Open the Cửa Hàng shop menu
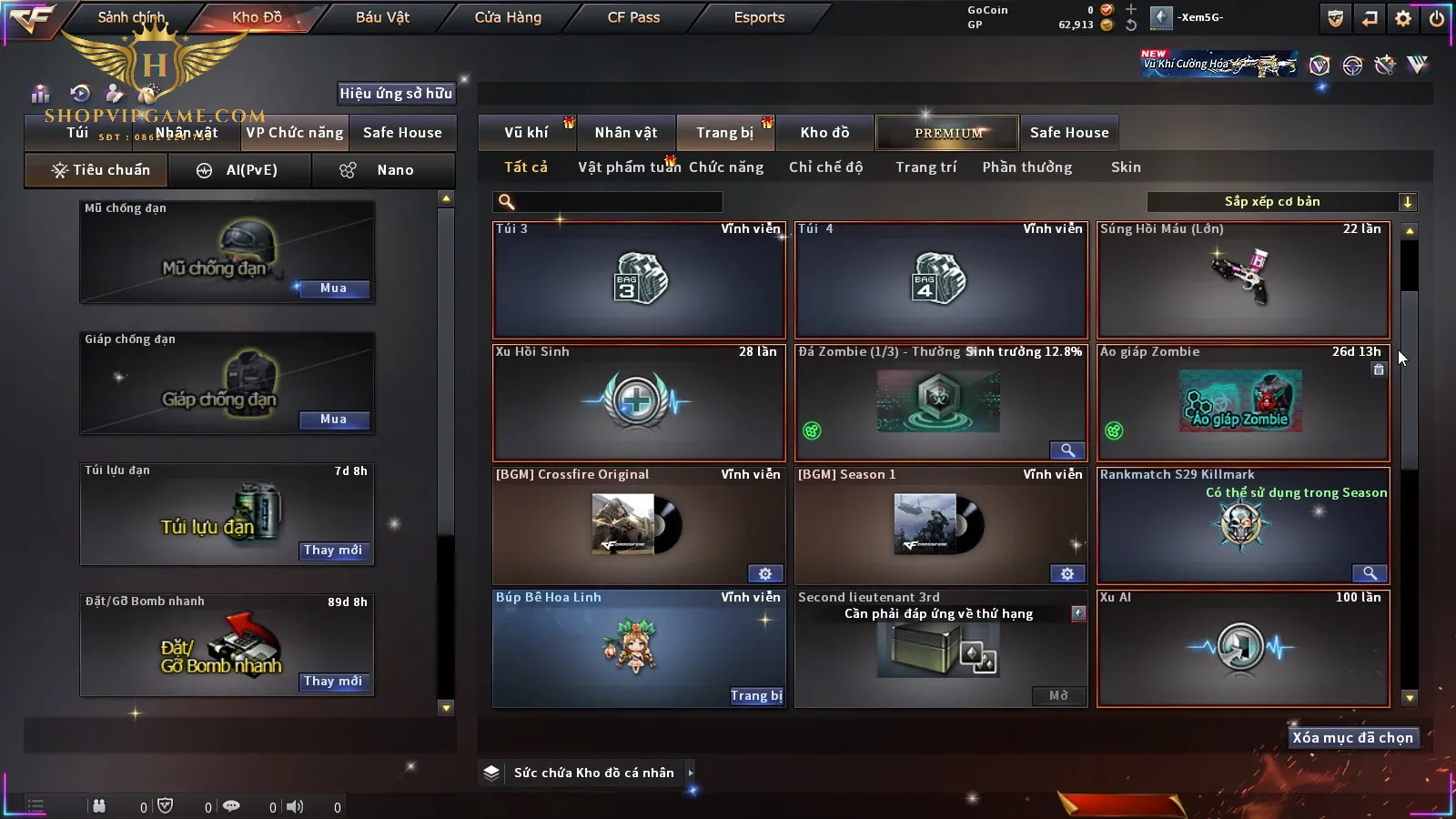1456x819 pixels. [x=508, y=17]
